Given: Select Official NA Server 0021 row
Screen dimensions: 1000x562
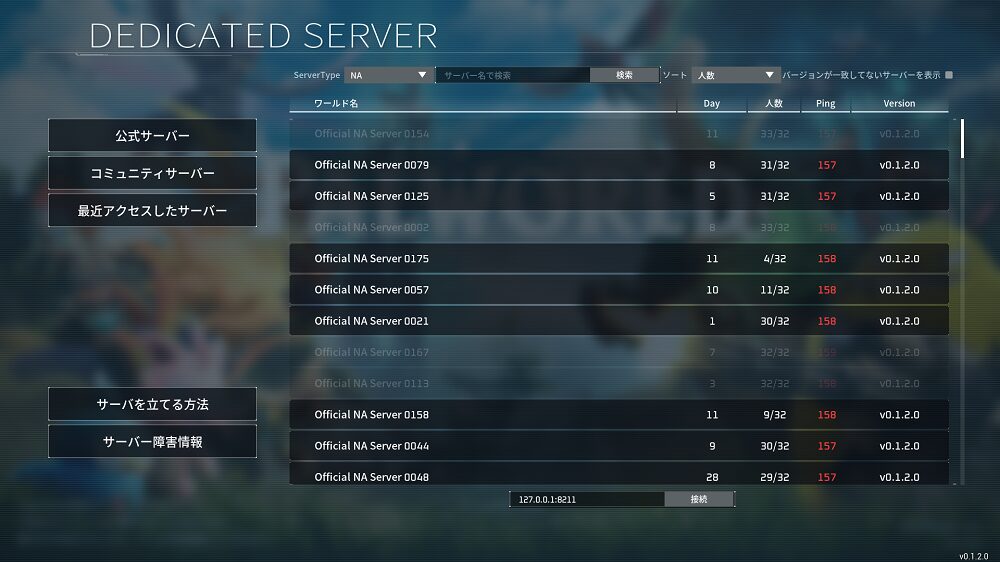Looking at the screenshot, I should coord(618,321).
